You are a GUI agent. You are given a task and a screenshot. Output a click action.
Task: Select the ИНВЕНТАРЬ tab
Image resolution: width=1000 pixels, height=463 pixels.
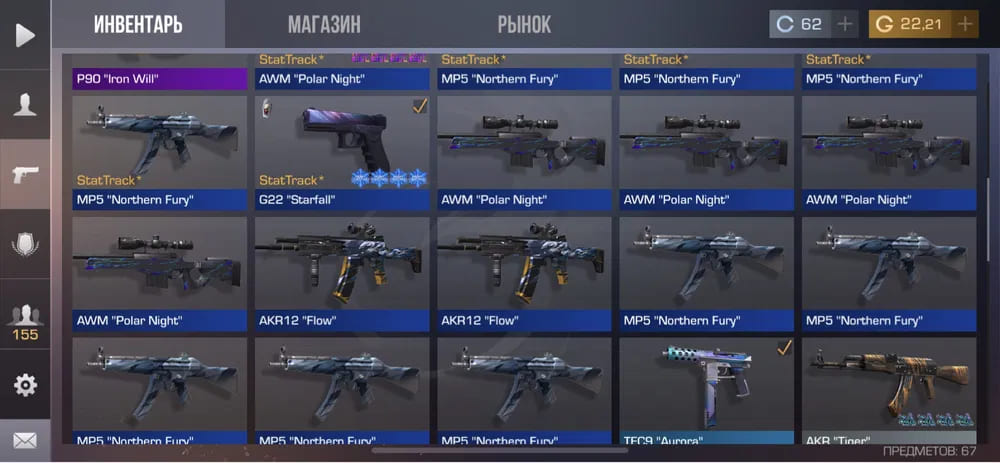tap(138, 25)
